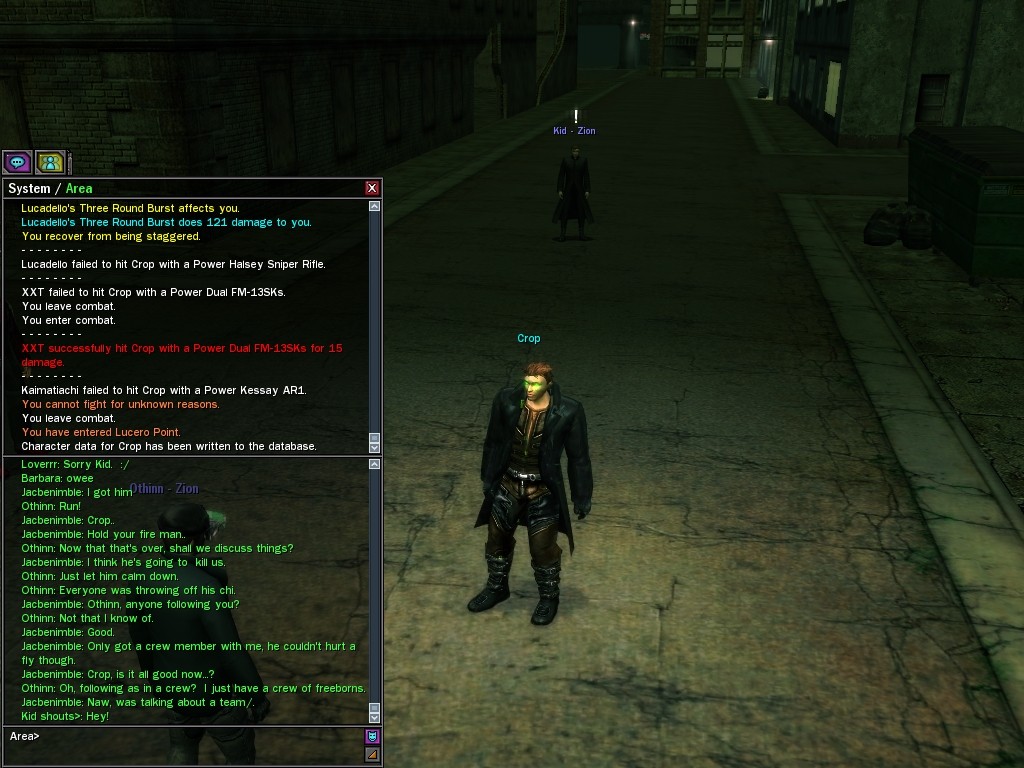The image size is (1024, 768).
Task: Select the Area label in chat title
Action: (x=79, y=189)
